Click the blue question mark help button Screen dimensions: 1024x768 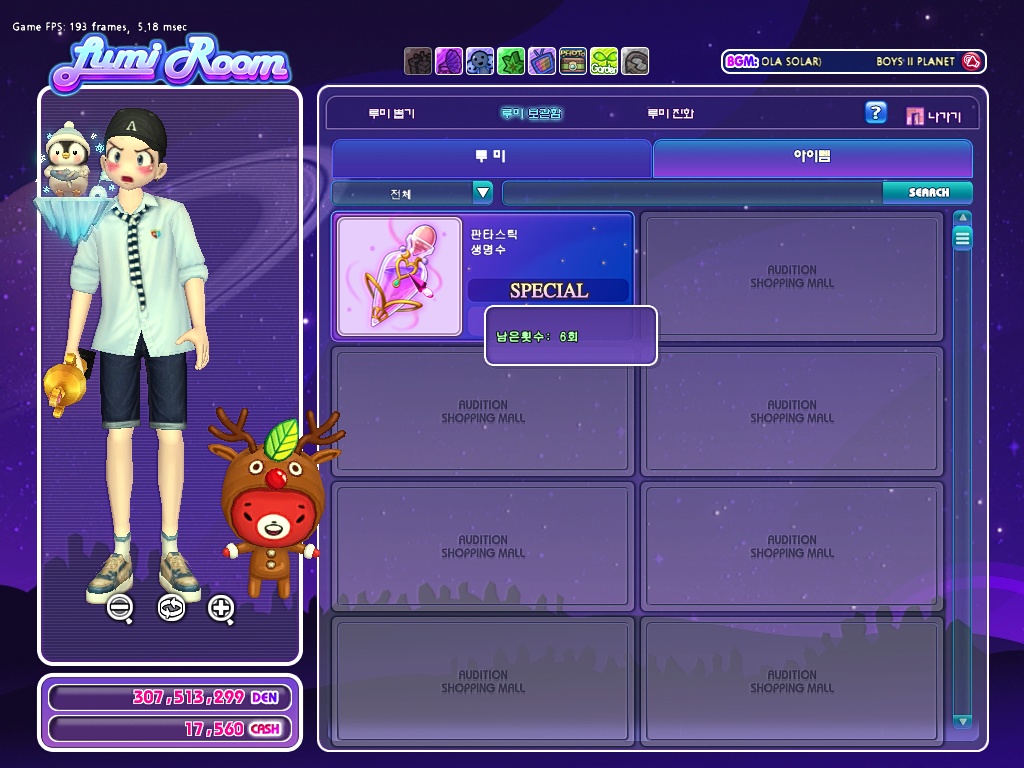click(x=875, y=113)
